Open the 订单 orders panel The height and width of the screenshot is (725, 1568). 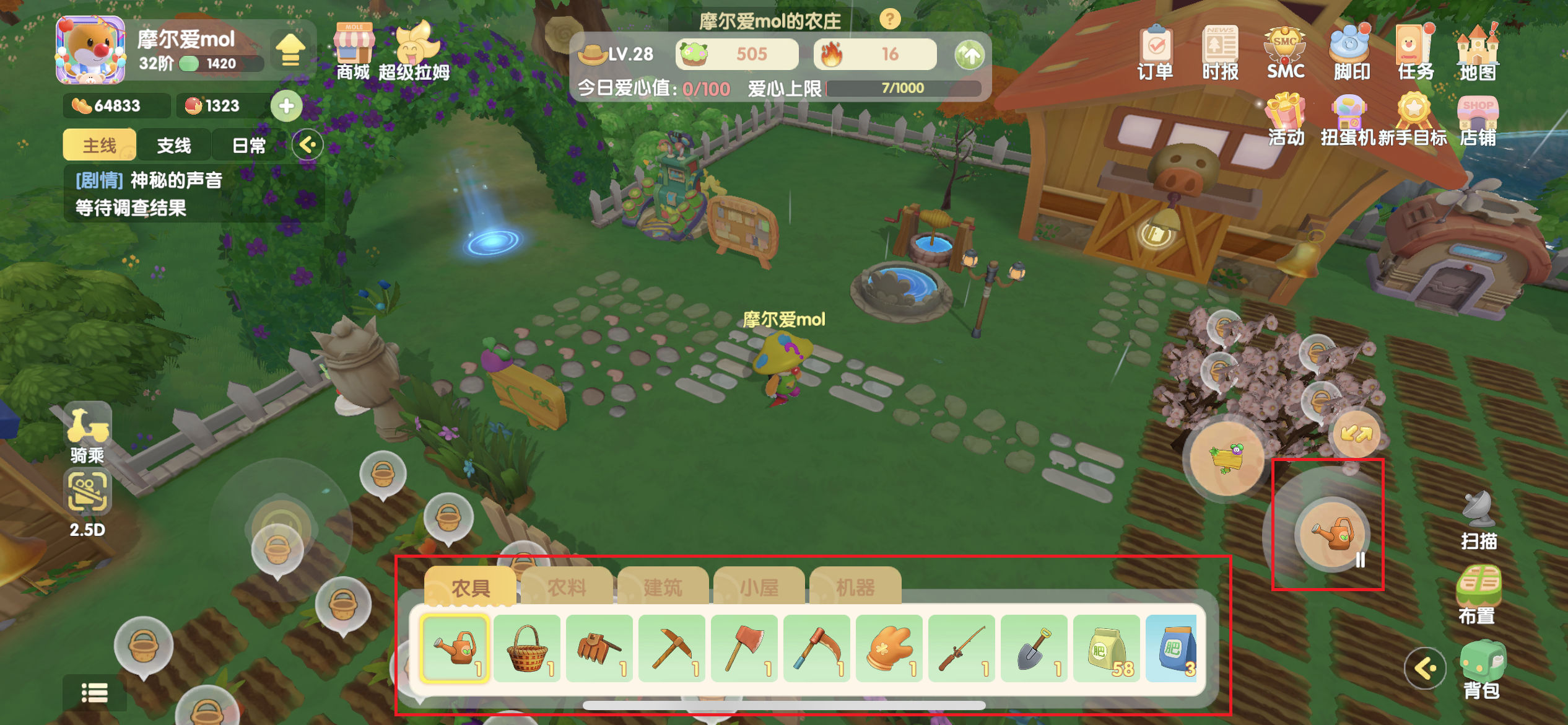[1155, 53]
